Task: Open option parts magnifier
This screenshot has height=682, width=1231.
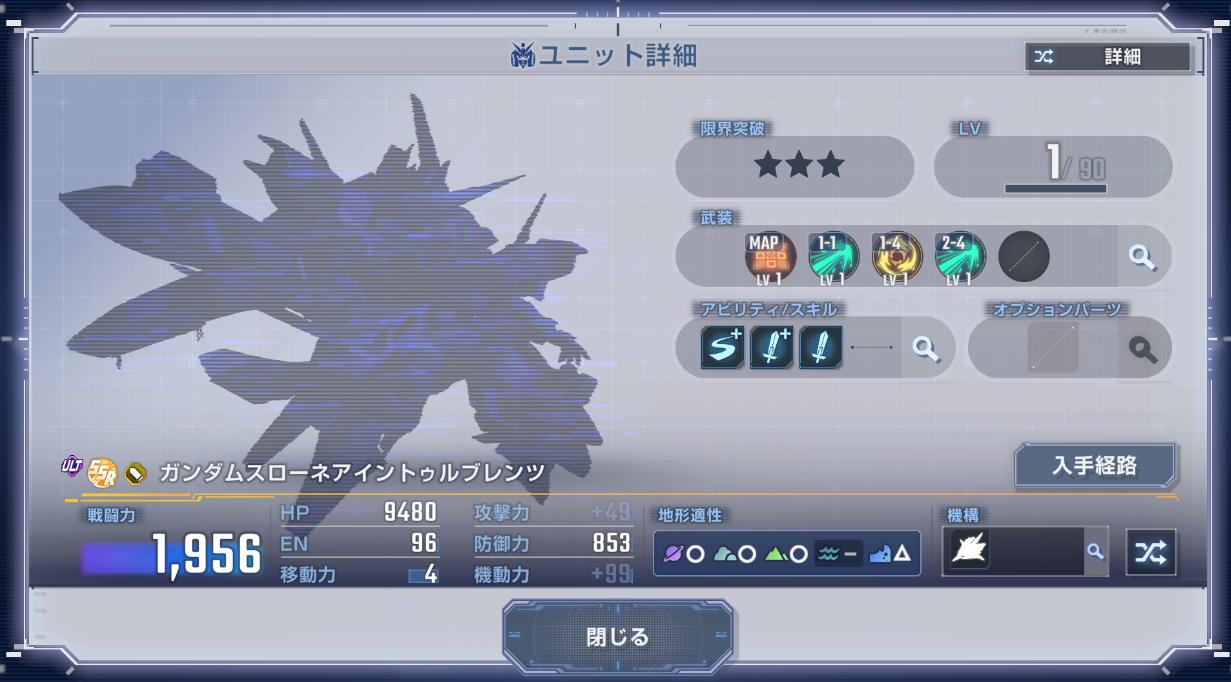Action: pyautogui.click(x=1143, y=349)
